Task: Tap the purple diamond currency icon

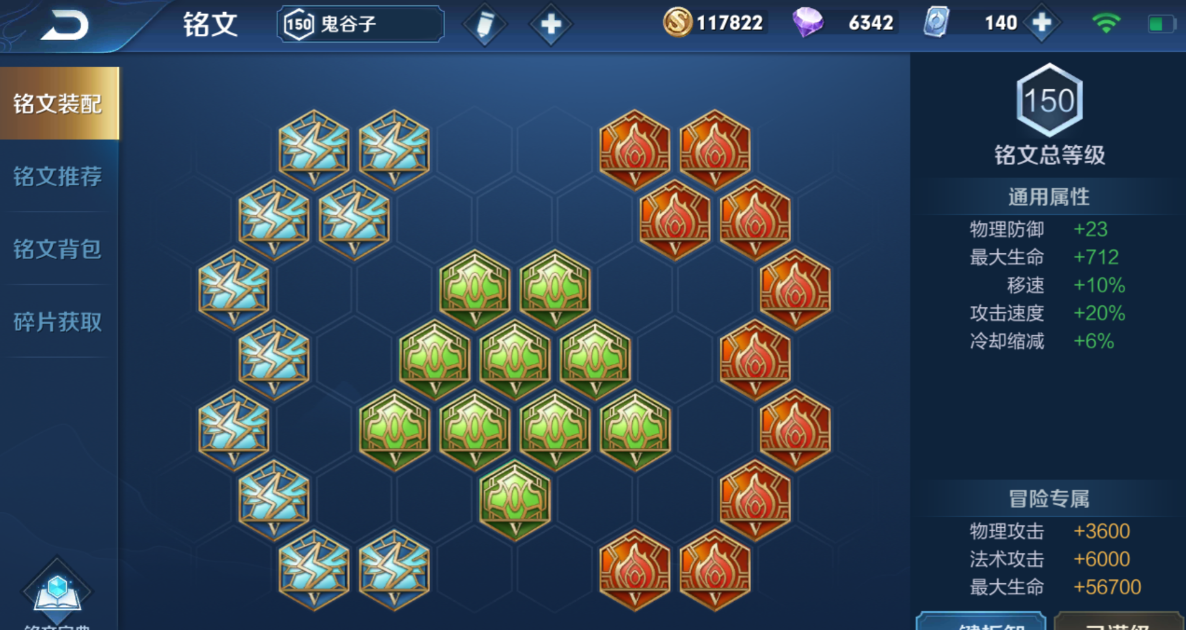Action: [x=807, y=23]
